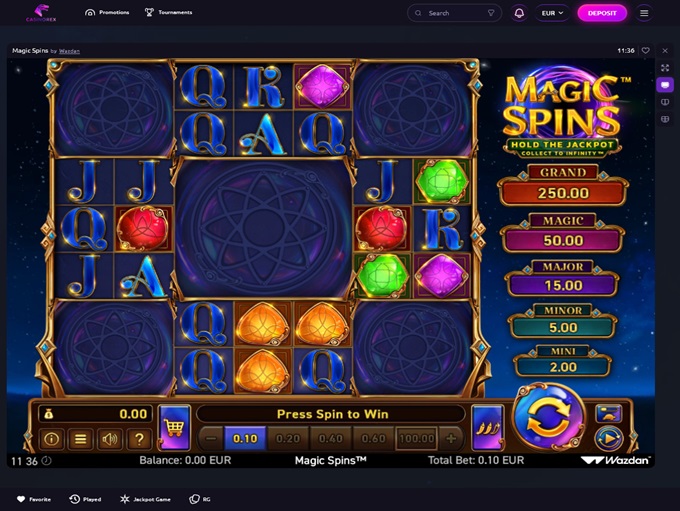Open the chili pepper volatility setting
Image resolution: width=680 pixels, height=511 pixels.
(487, 427)
